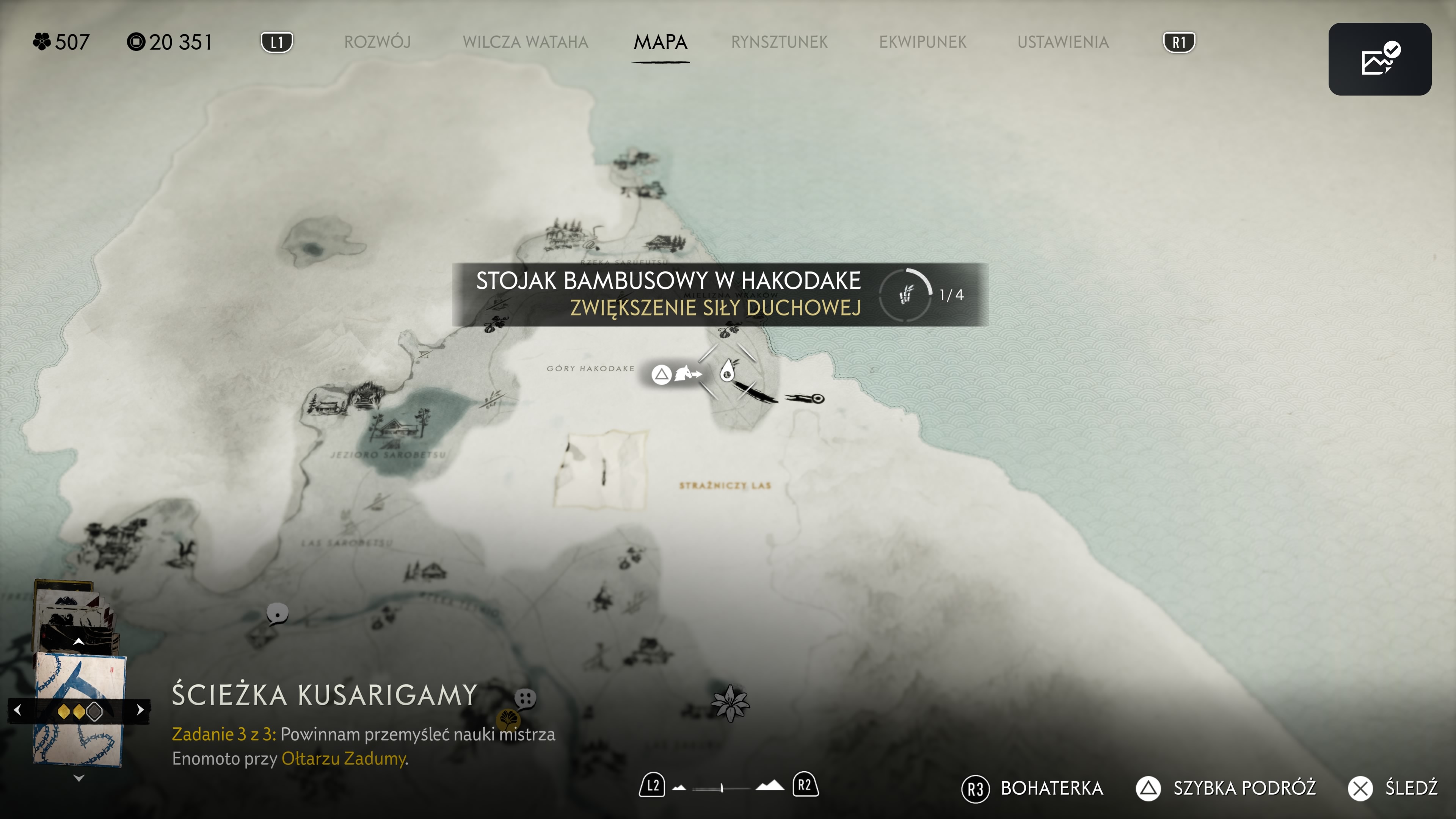Switch to the Rozwój tab
This screenshot has height=819, width=1456.
tap(377, 42)
